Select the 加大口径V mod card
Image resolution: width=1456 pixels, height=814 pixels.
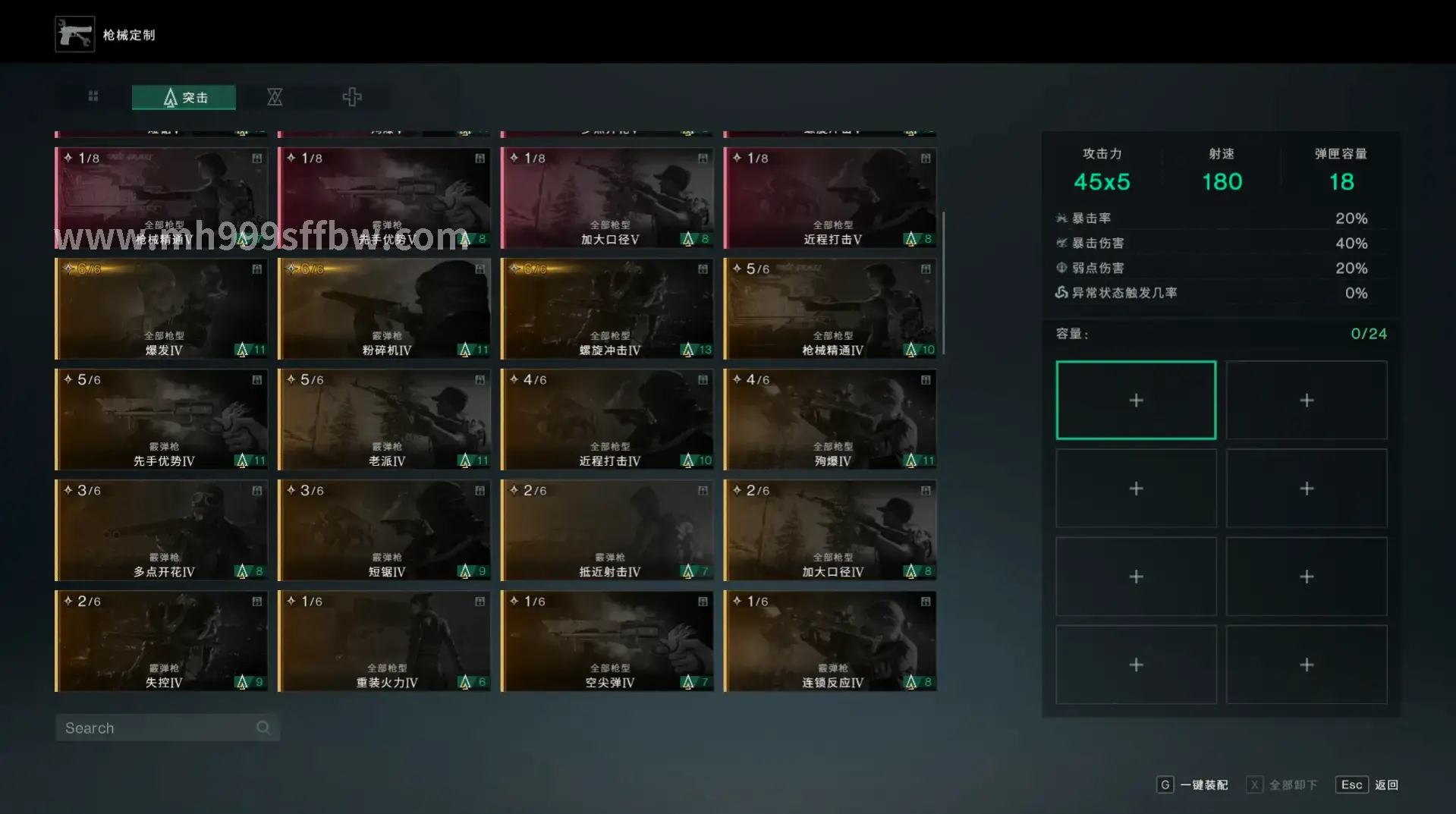(607, 199)
